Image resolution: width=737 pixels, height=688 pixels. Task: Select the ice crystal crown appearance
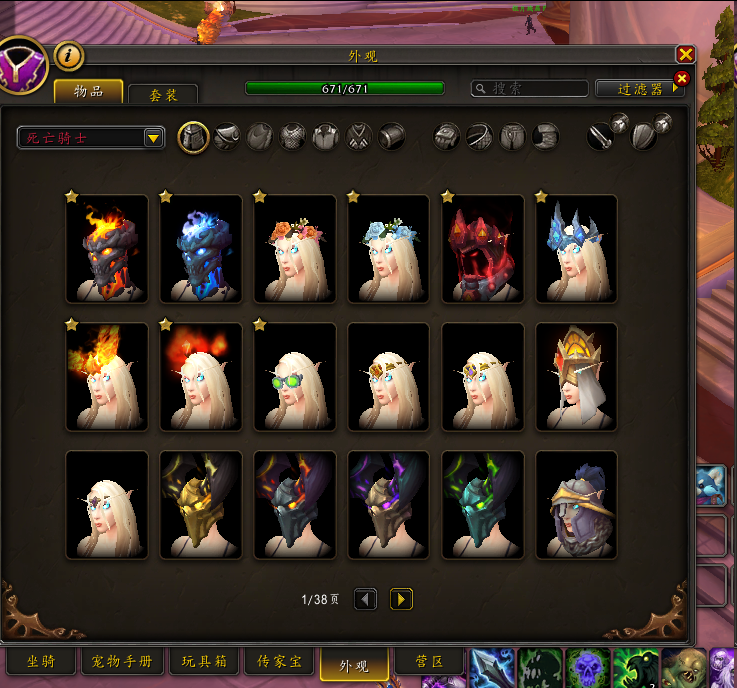point(576,249)
